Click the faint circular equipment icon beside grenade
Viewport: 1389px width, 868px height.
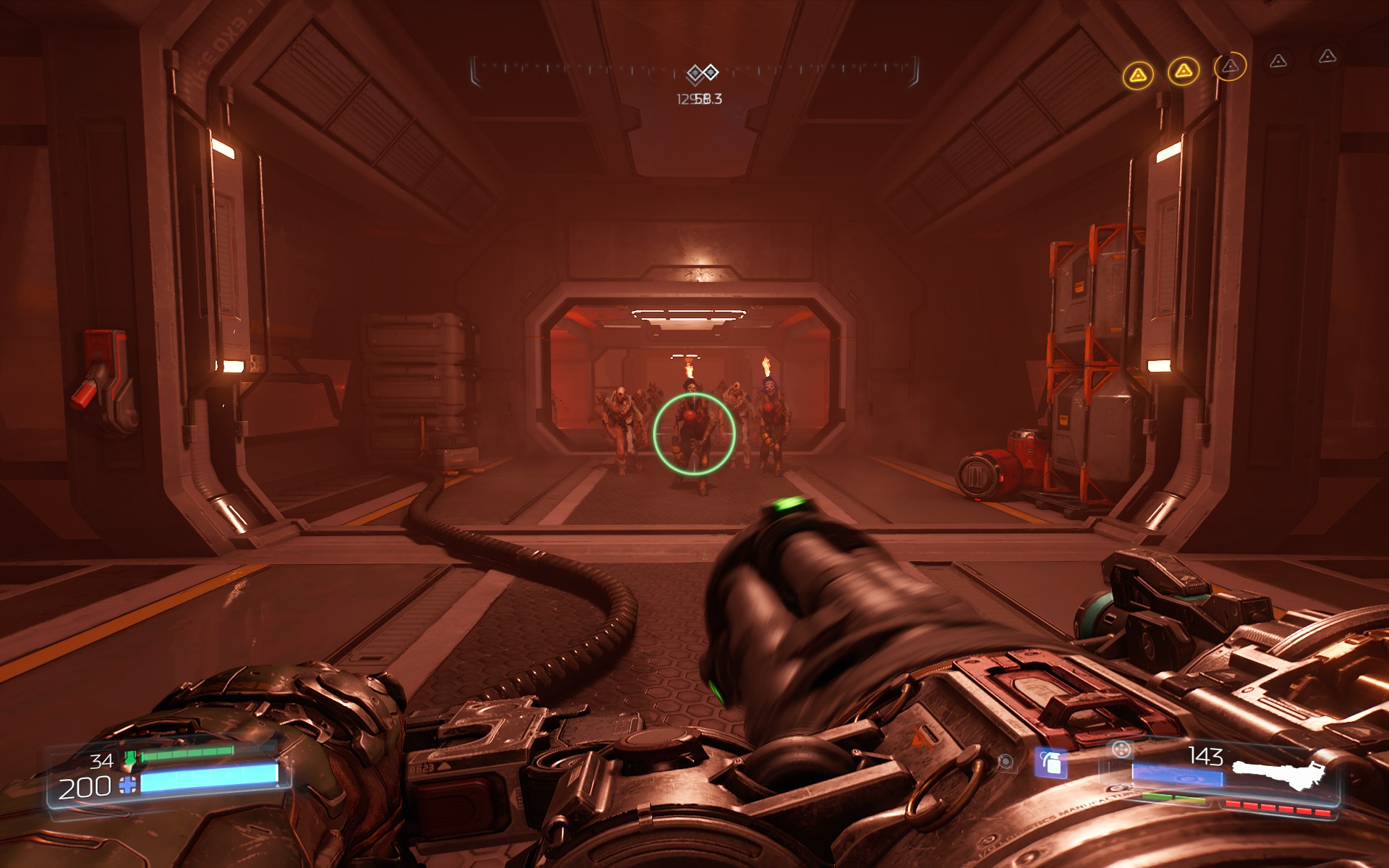click(1005, 761)
